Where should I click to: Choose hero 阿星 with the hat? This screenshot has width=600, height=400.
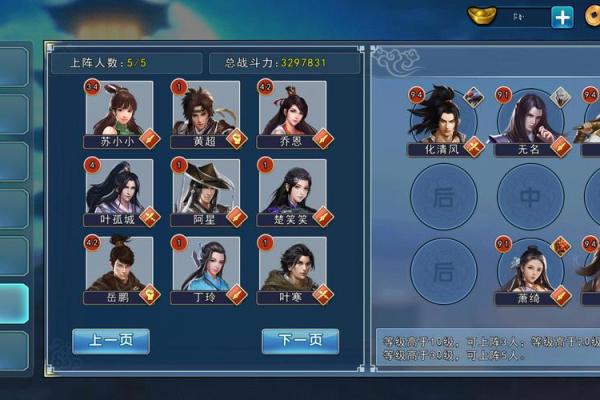tap(206, 188)
